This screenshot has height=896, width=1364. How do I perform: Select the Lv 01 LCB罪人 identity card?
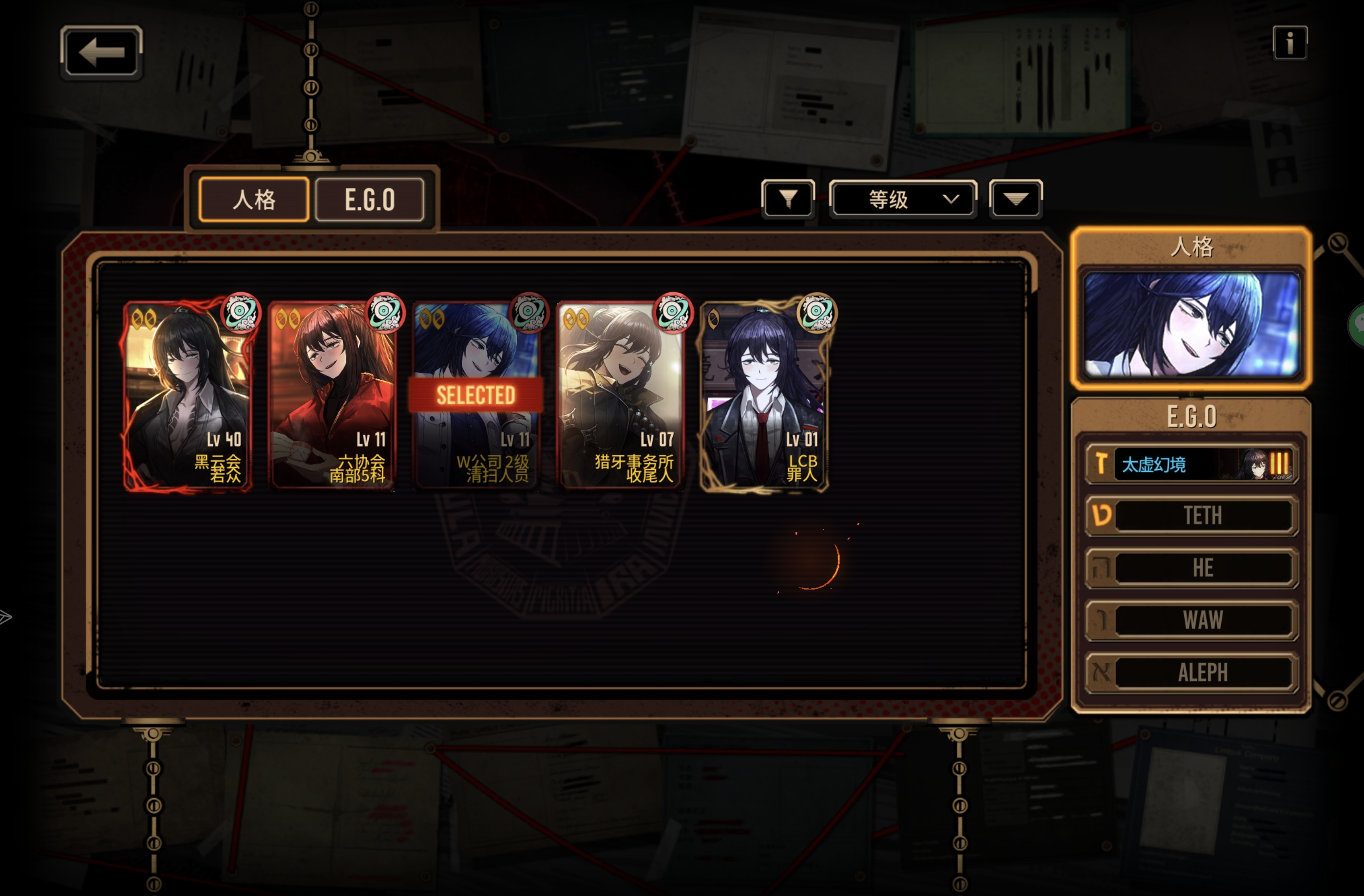point(764,395)
